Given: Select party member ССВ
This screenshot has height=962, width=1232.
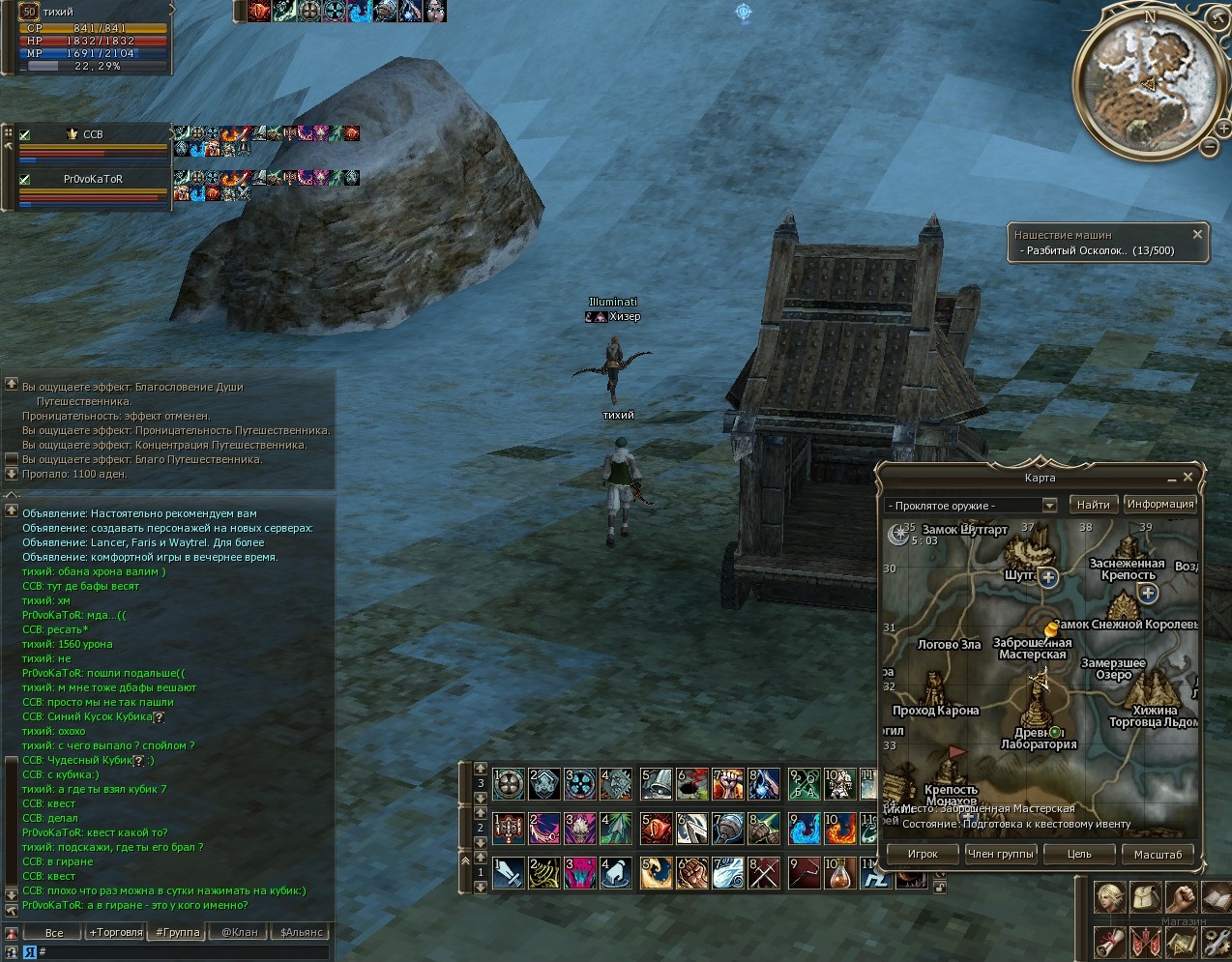Looking at the screenshot, I should point(93,135).
